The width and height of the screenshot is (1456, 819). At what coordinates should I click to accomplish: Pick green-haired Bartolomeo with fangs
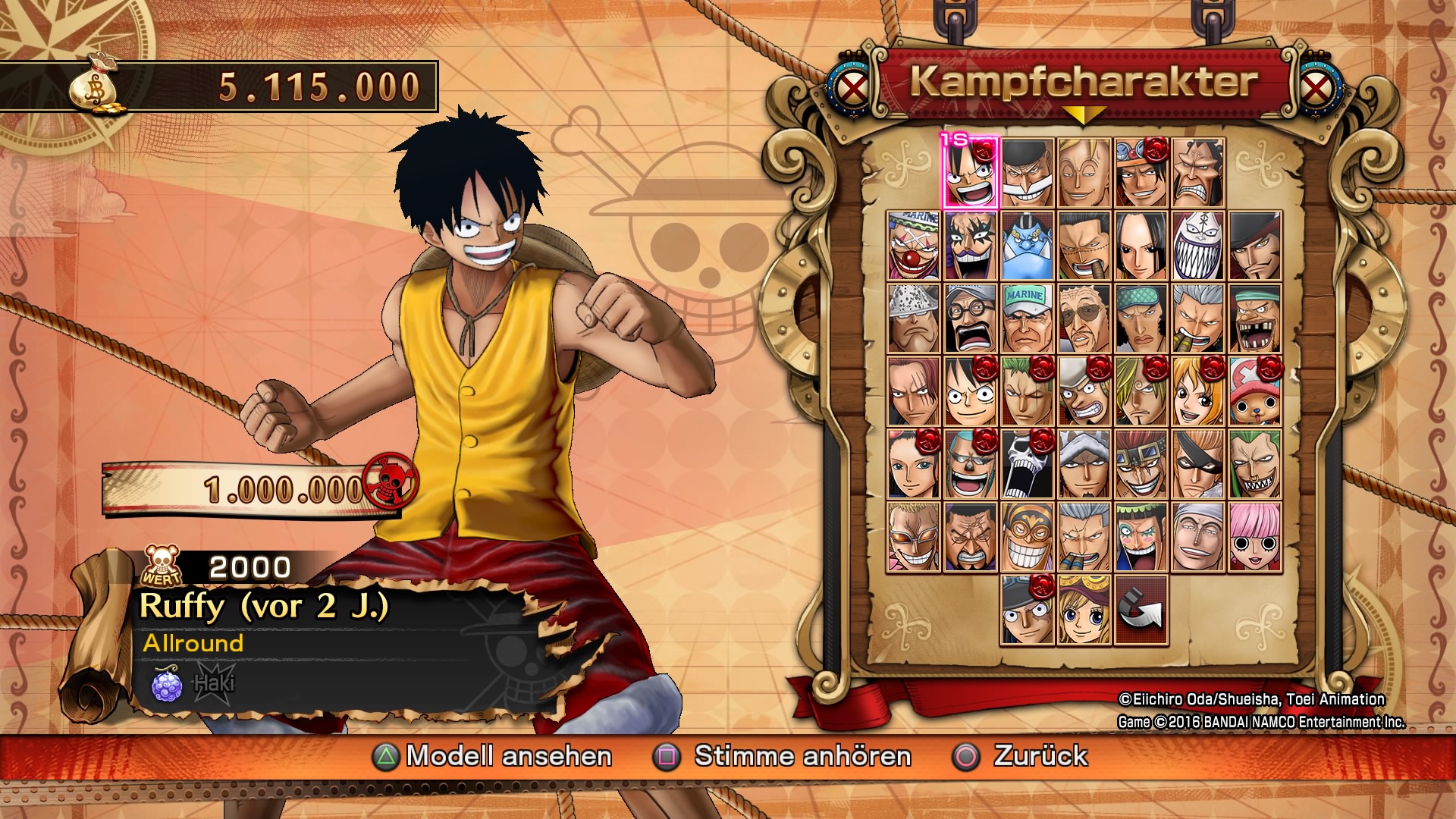tap(1255, 464)
